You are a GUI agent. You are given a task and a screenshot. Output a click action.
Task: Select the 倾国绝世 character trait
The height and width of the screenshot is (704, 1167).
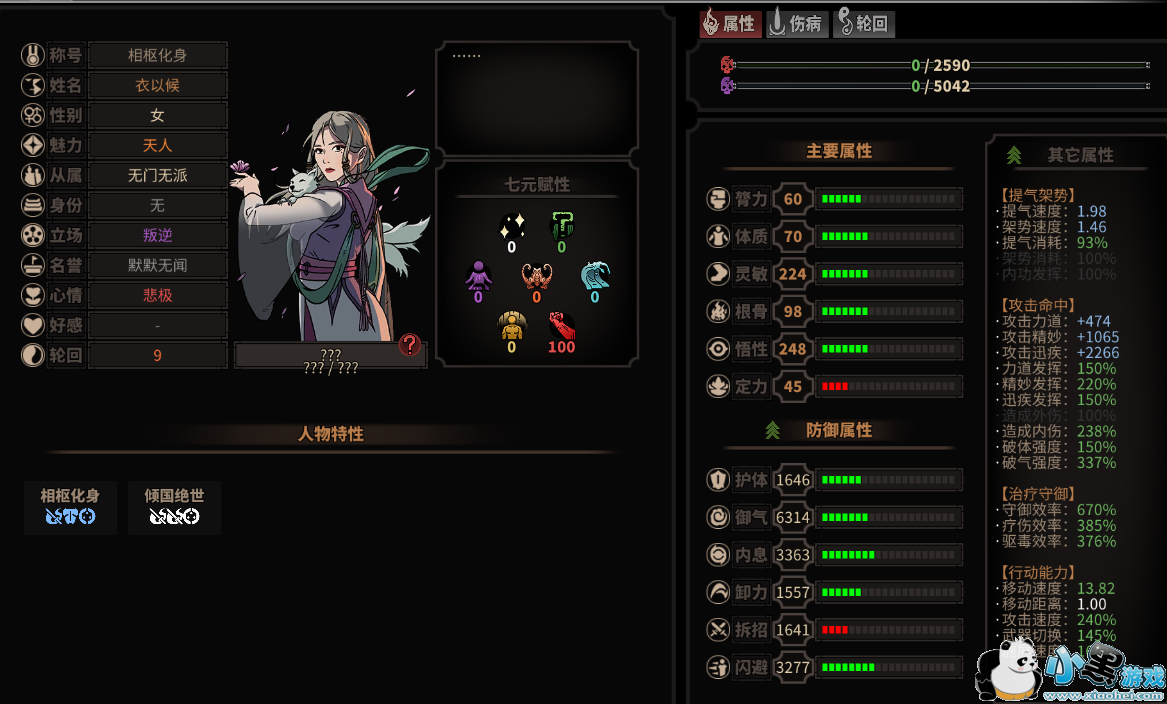click(x=174, y=506)
